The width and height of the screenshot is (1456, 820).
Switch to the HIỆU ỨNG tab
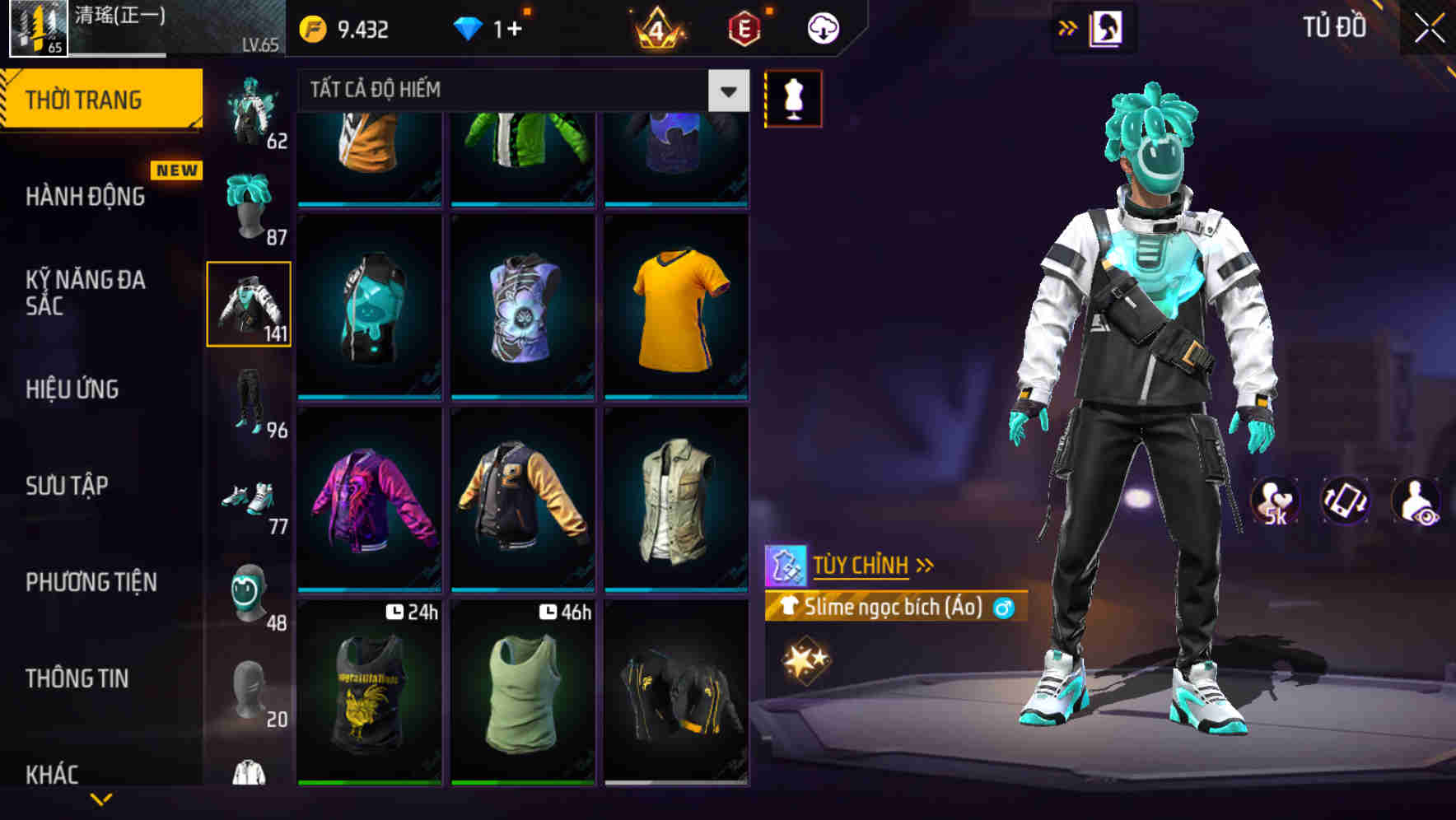[x=74, y=389]
